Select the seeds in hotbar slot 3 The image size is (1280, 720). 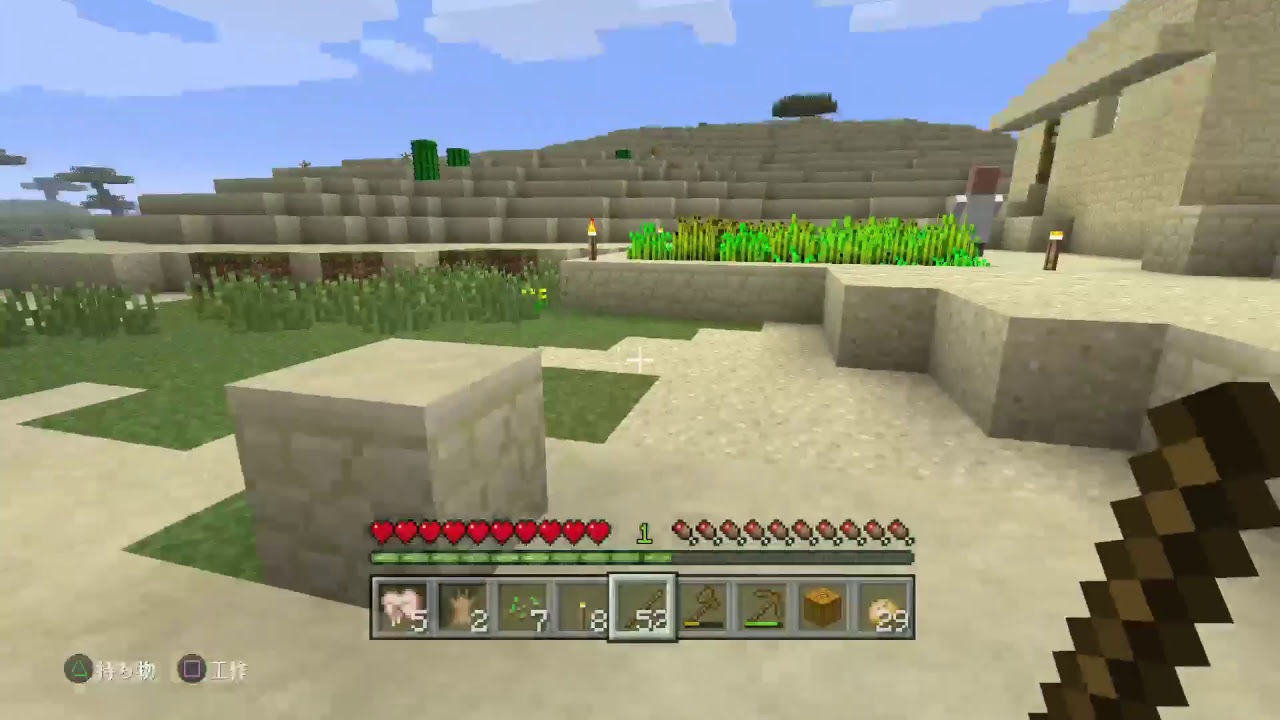(x=524, y=605)
